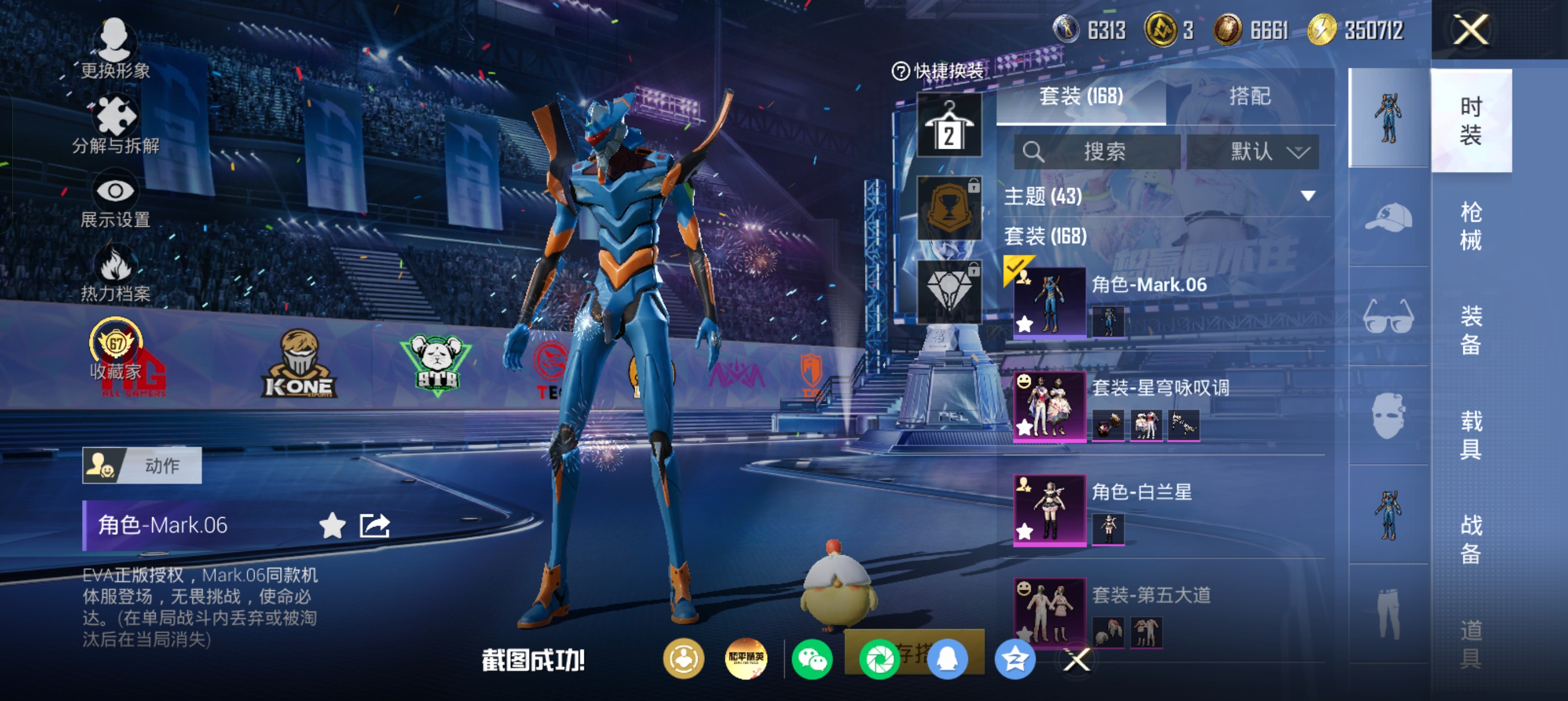Switch to the 搭配 tab
The image size is (1568, 701).
pyautogui.click(x=1249, y=96)
